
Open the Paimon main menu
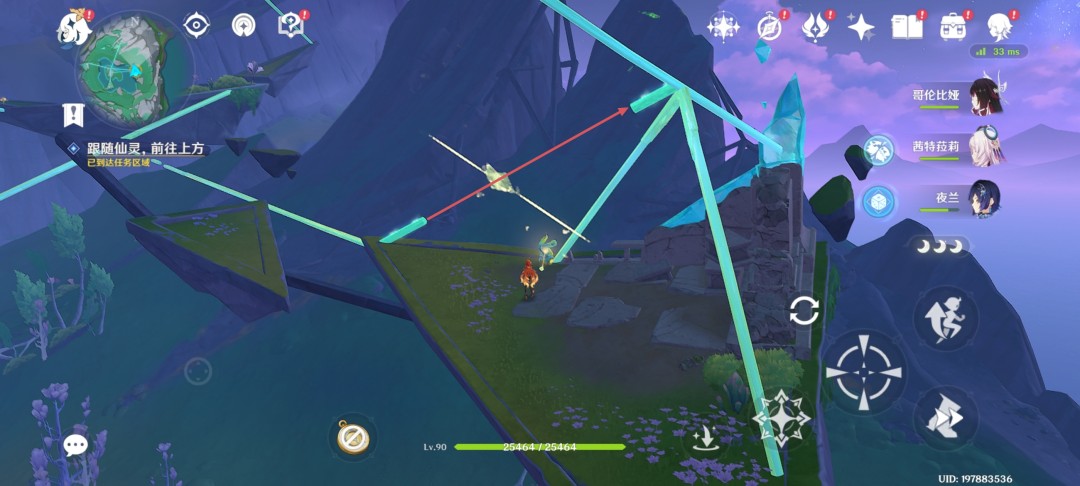pos(74,29)
